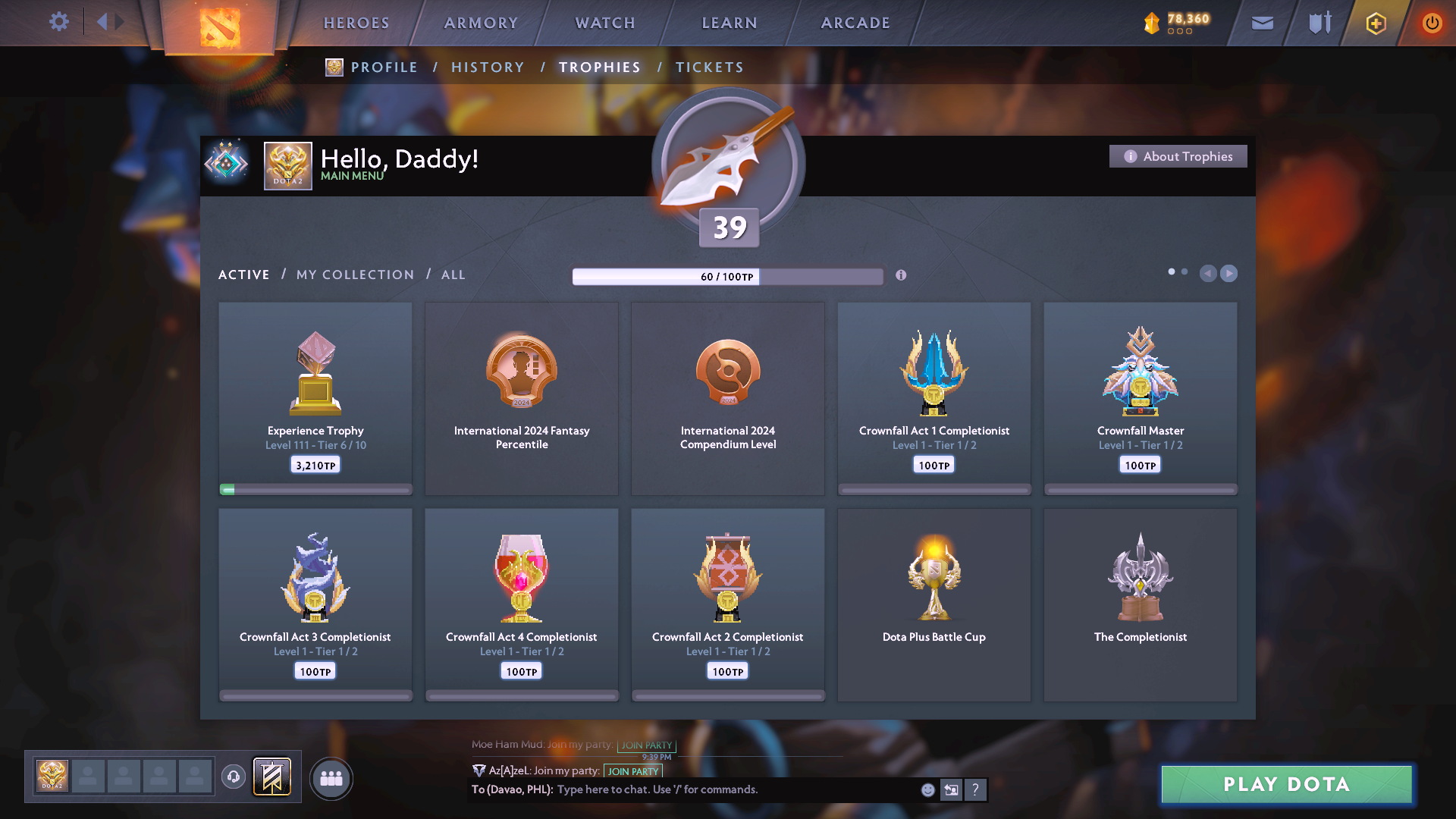This screenshot has width=1456, height=819.
Task: Open the Heroes menu
Action: coord(356,23)
